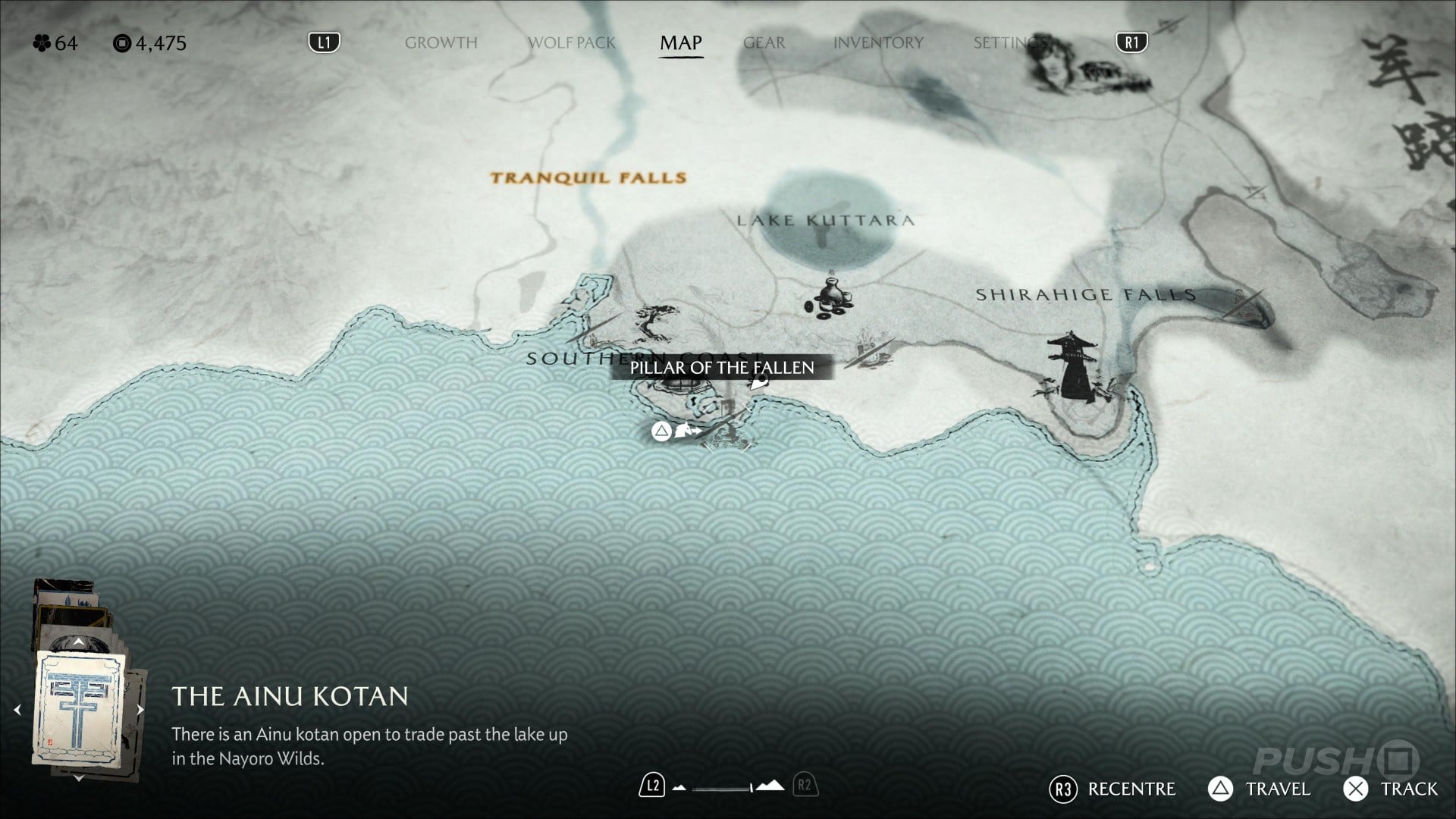Screen dimensions: 1456x819
Task: Switch to the Growth tab
Action: 441,43
